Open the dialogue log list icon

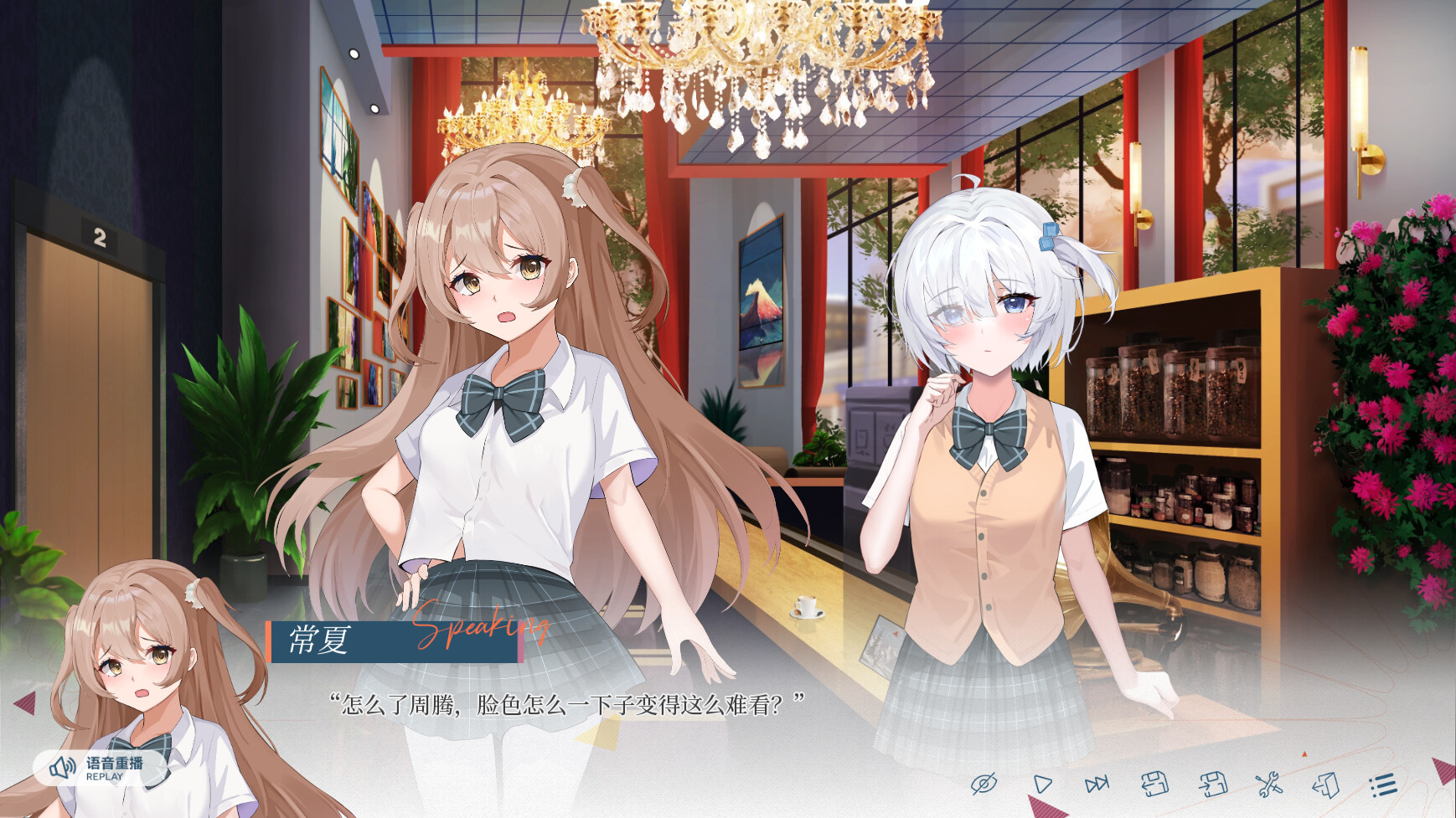coord(1383,785)
